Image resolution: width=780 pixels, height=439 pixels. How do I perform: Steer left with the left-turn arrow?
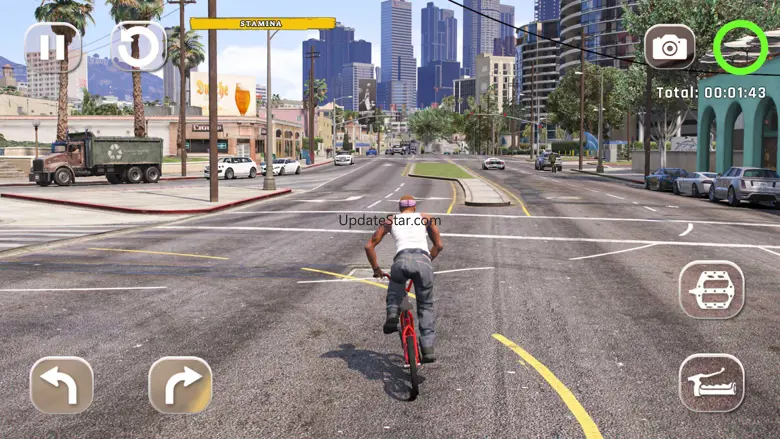61,386
